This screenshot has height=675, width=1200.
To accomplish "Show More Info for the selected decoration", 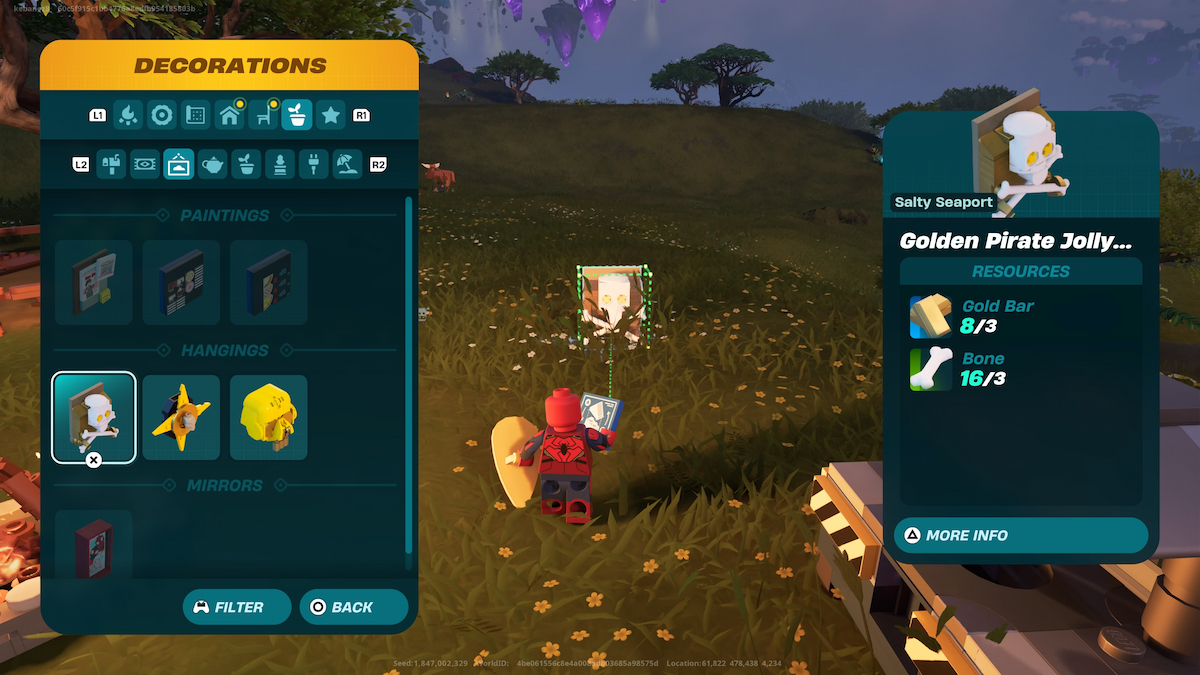I will [1021, 535].
